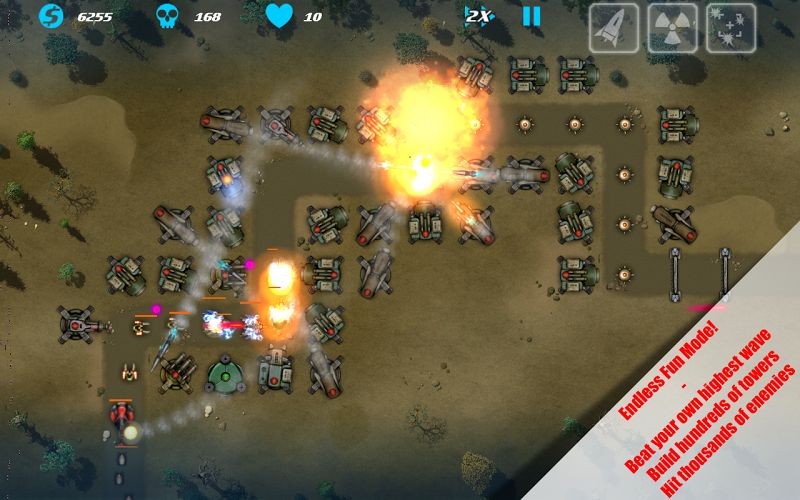Pause the game with the pause button
The image size is (800, 500).
coord(531,16)
